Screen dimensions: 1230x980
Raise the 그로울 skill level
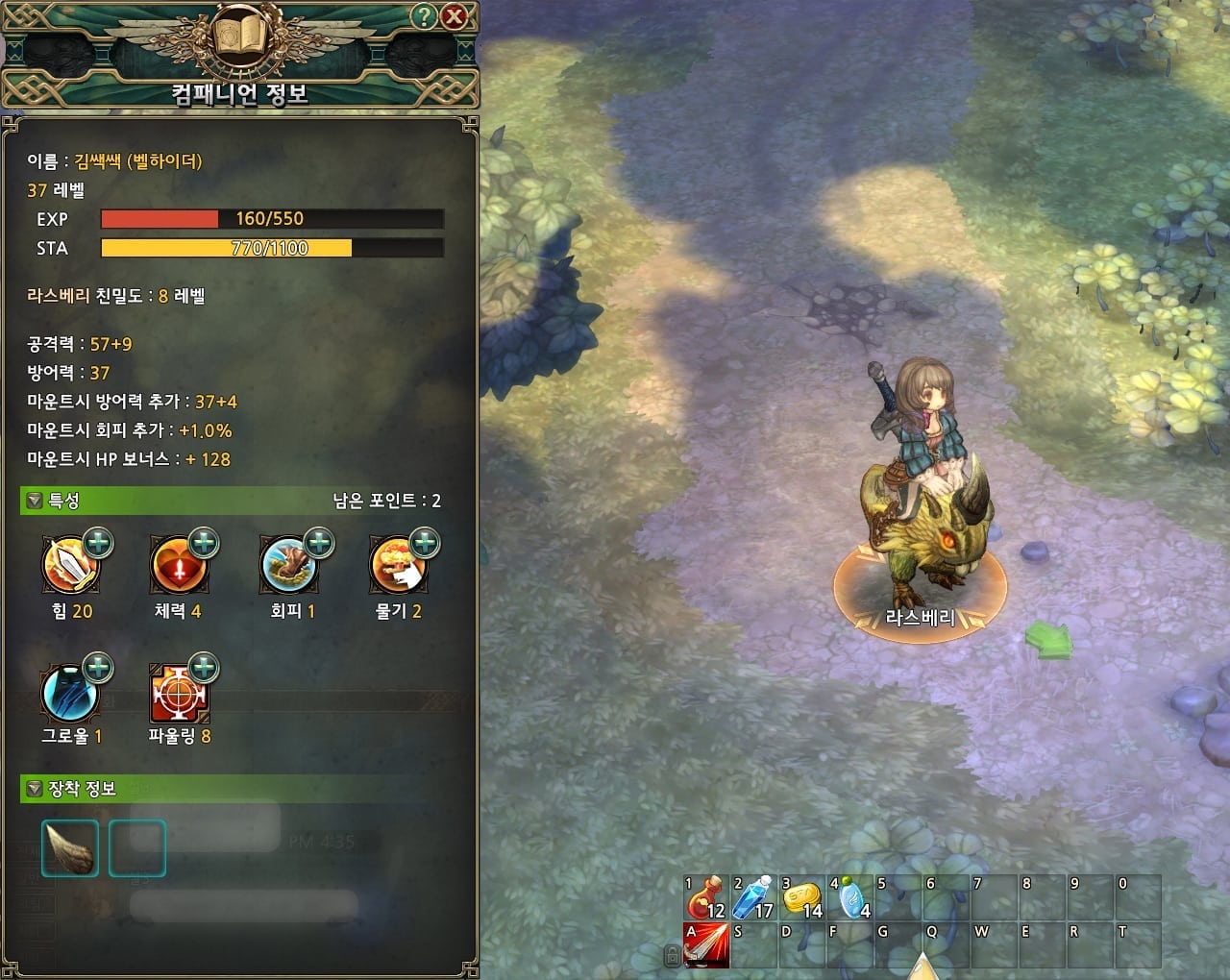(98, 667)
